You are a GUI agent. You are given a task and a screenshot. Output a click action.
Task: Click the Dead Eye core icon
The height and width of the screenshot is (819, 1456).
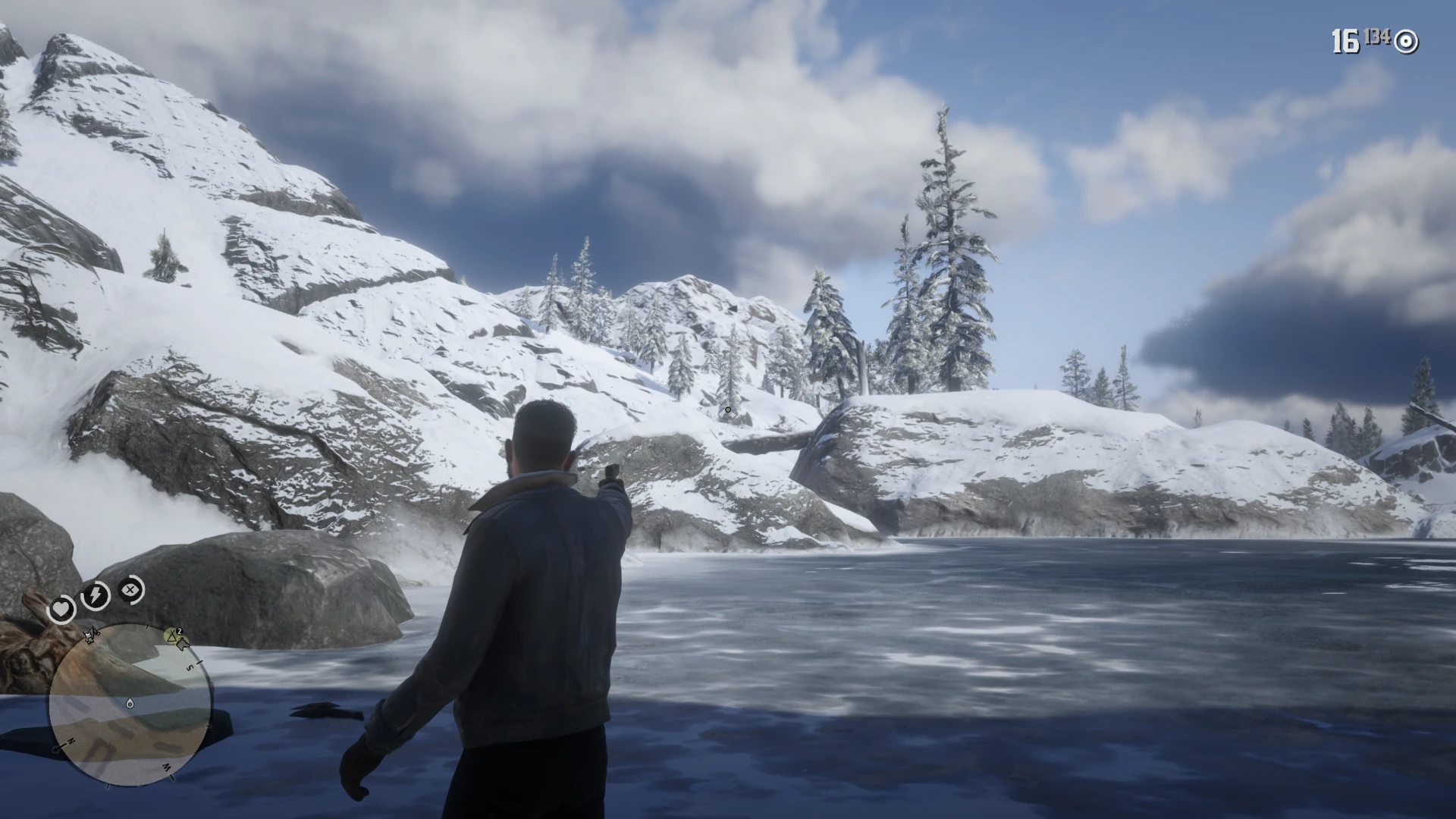[132, 589]
